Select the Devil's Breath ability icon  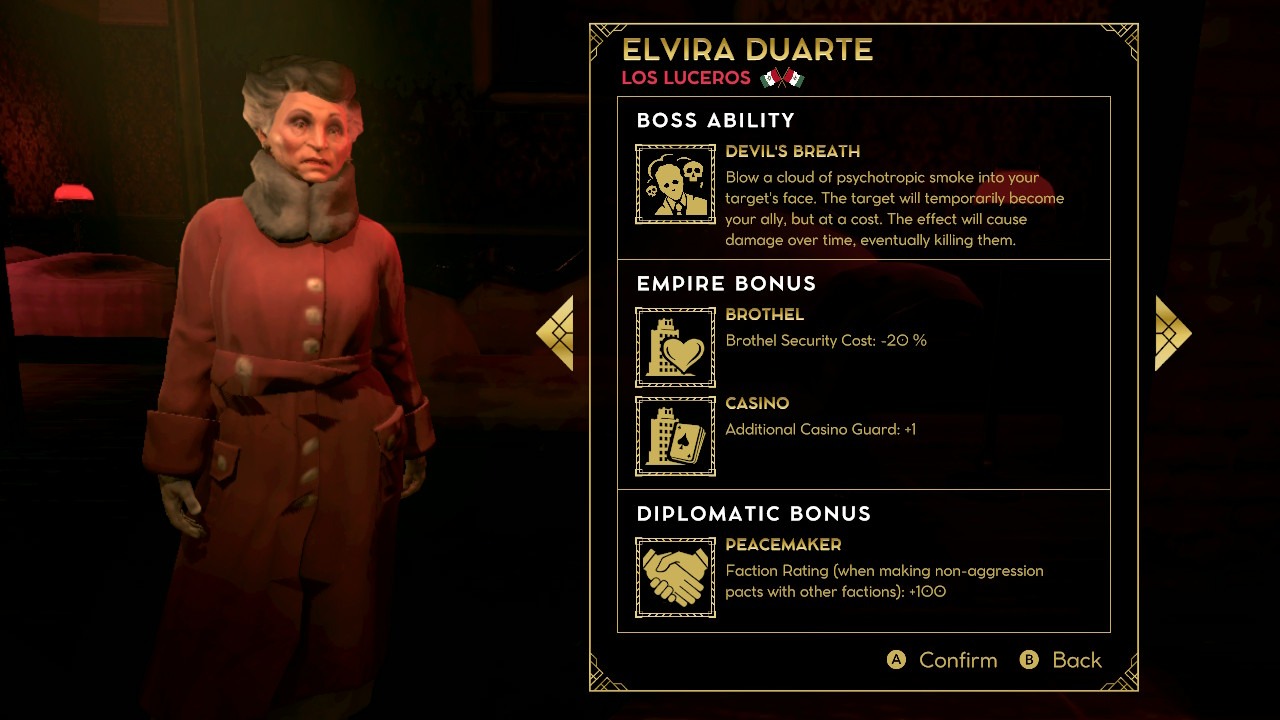coord(675,184)
